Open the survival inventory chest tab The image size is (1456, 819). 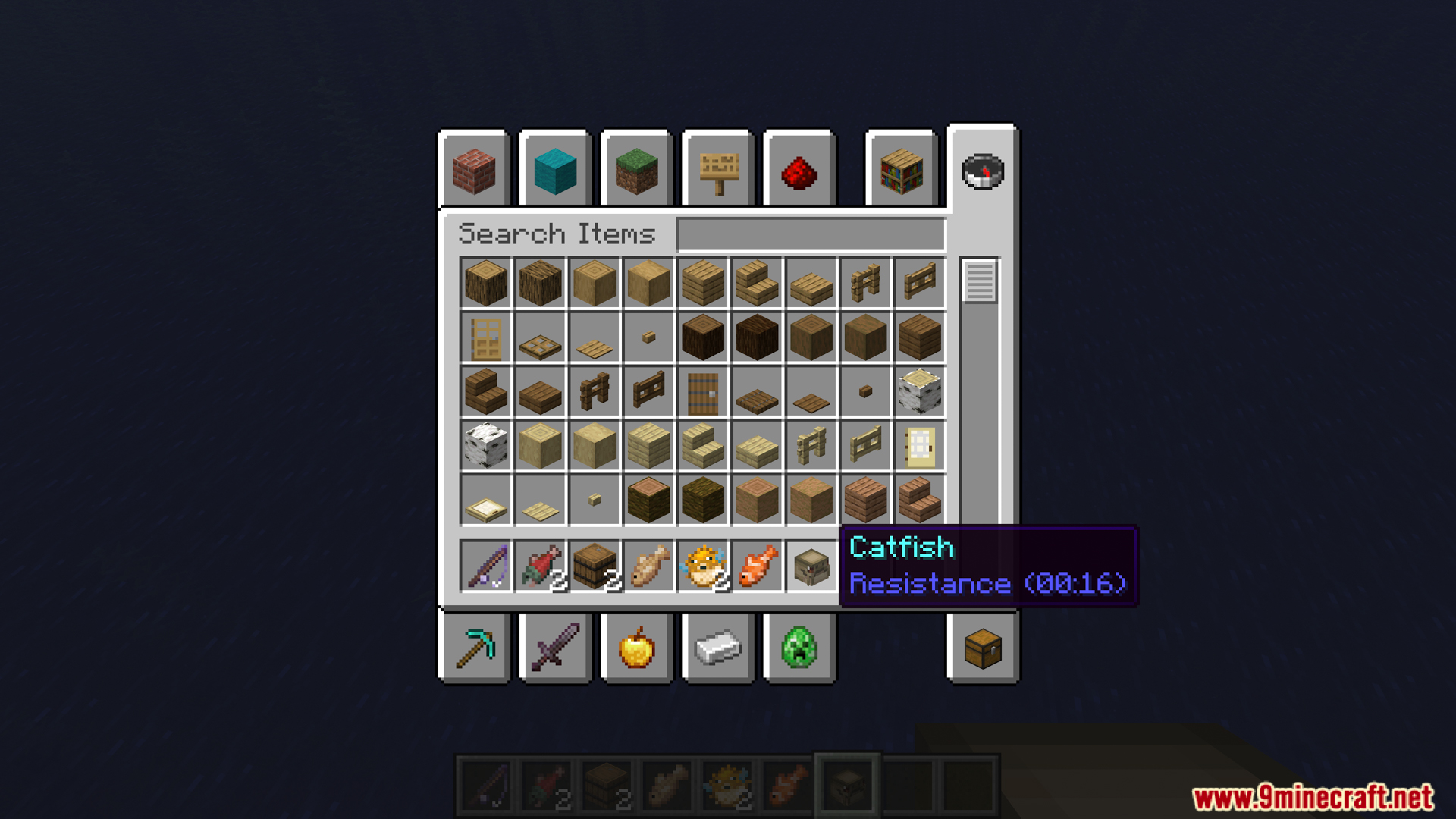pos(982,648)
